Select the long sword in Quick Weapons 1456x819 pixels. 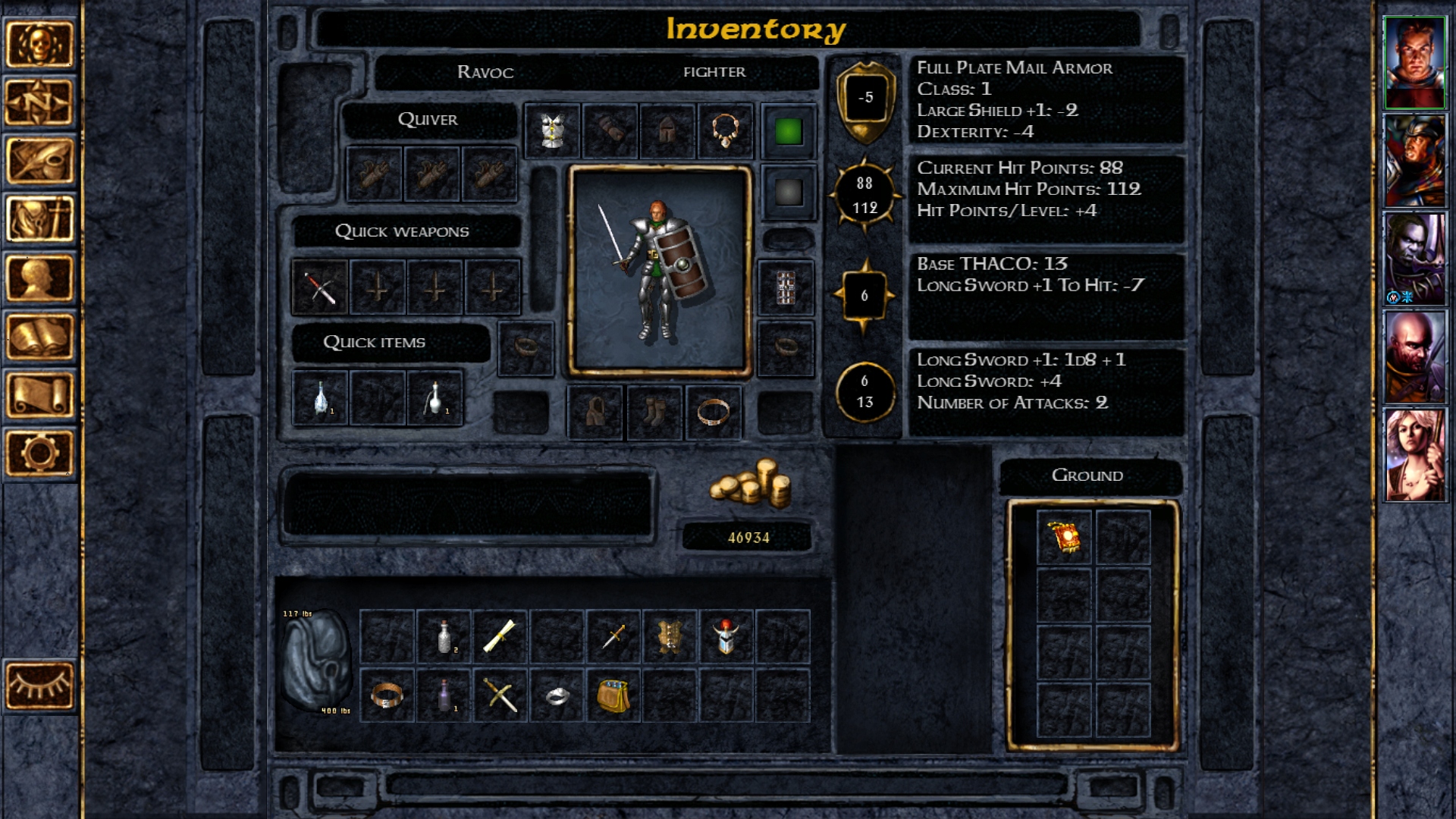tap(320, 287)
